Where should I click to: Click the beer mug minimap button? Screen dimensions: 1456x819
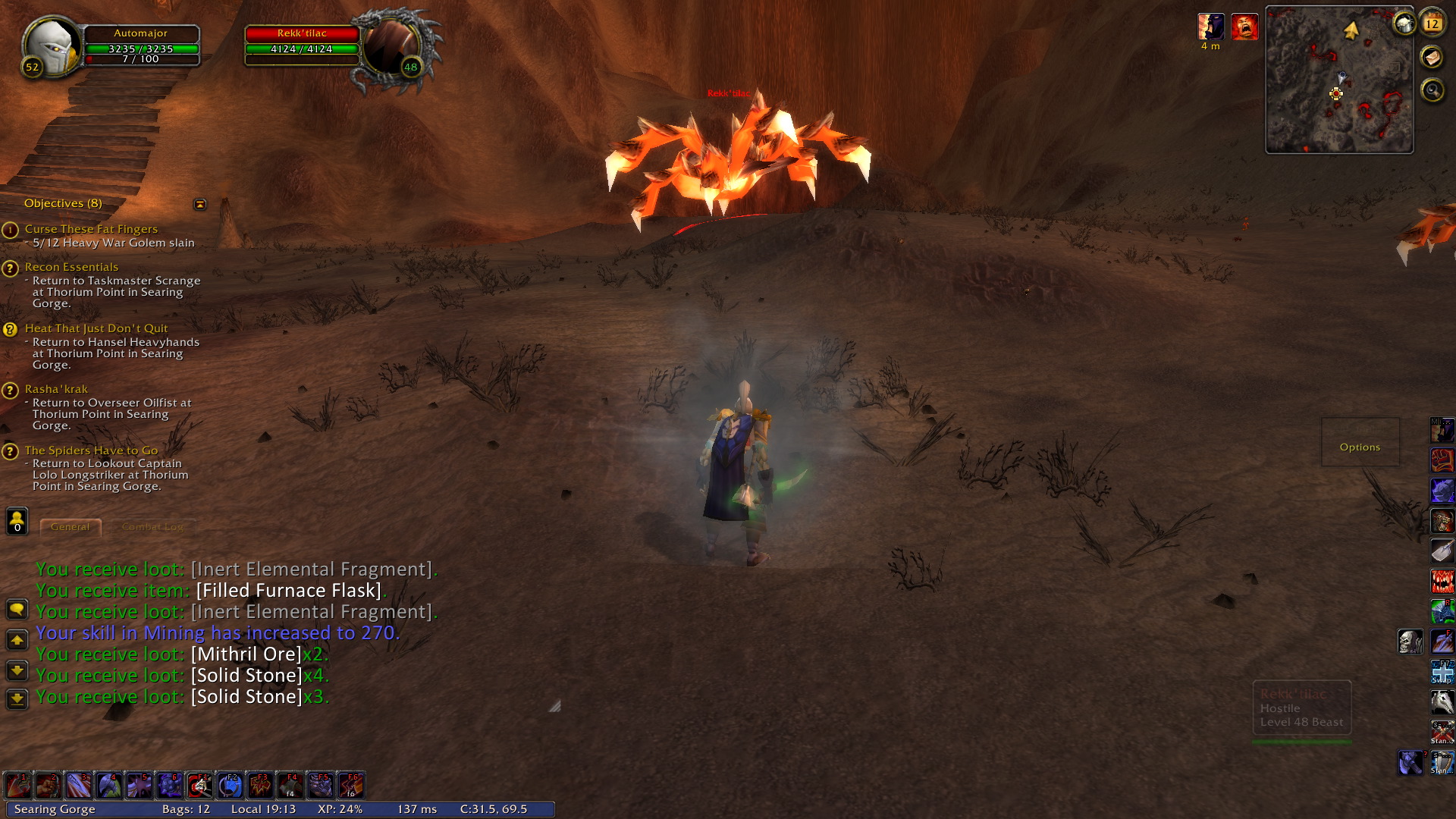(1404, 24)
